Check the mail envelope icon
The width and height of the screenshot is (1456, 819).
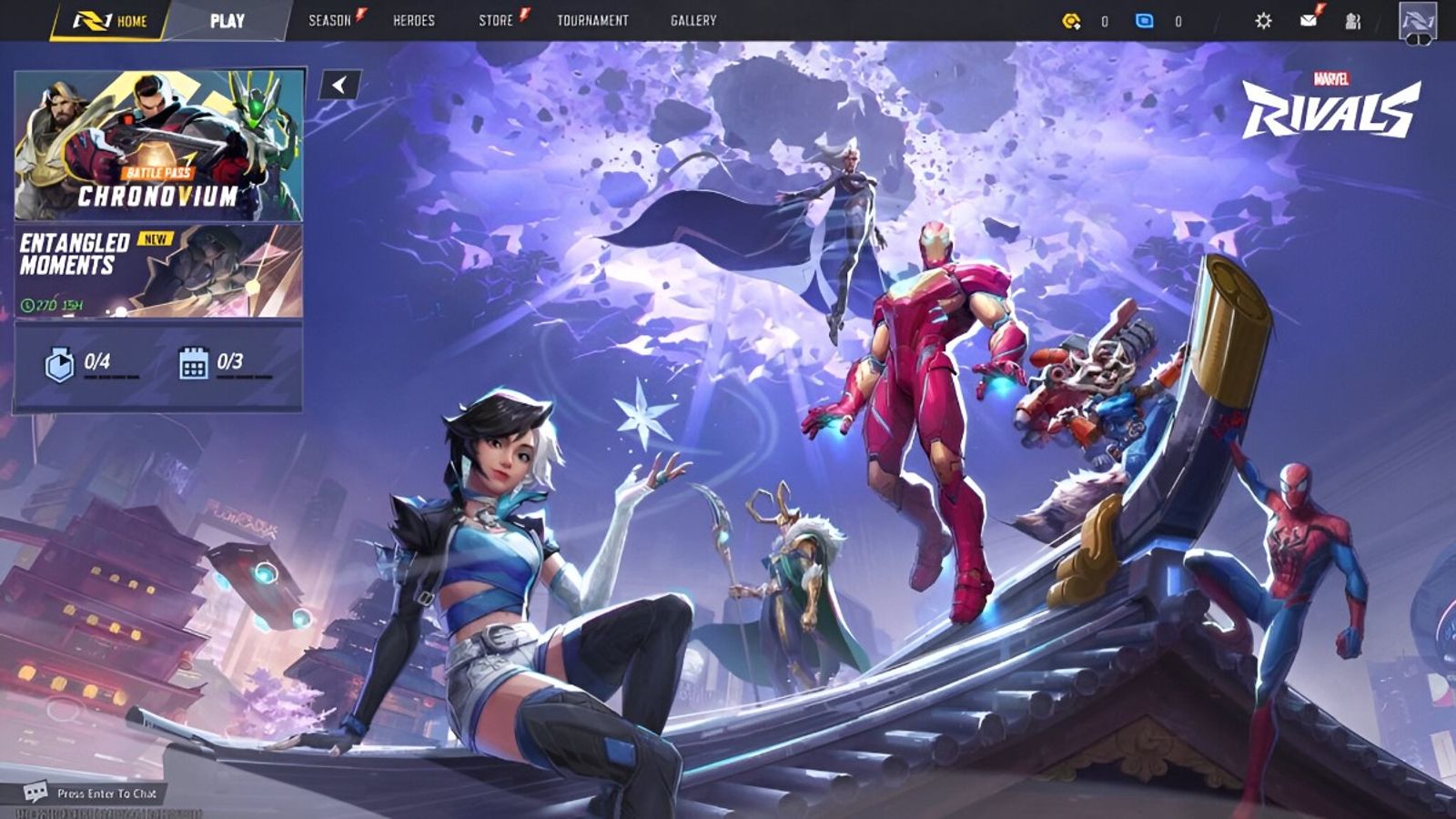pyautogui.click(x=1309, y=20)
